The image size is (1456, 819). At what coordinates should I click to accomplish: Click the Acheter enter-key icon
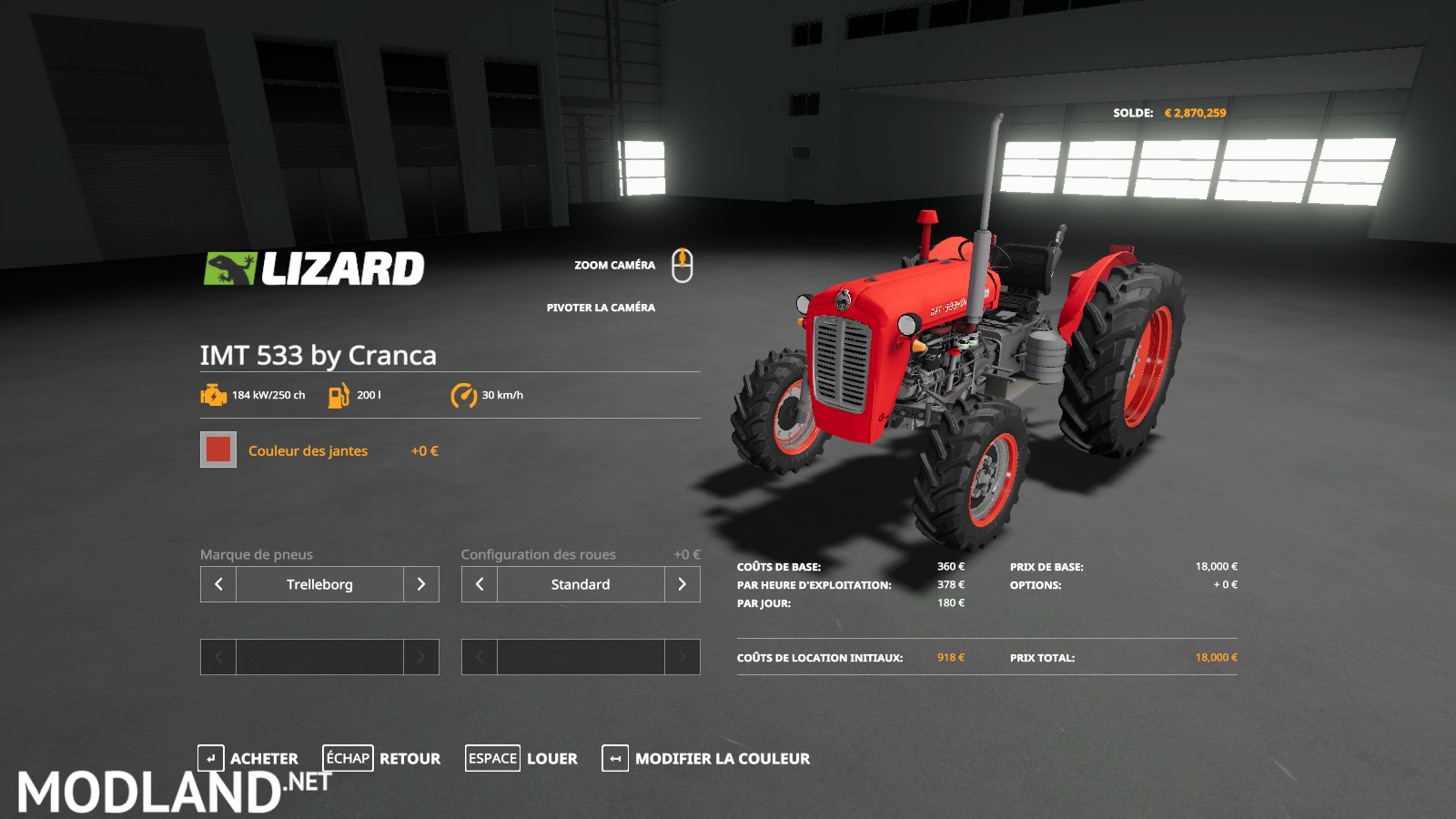211,758
